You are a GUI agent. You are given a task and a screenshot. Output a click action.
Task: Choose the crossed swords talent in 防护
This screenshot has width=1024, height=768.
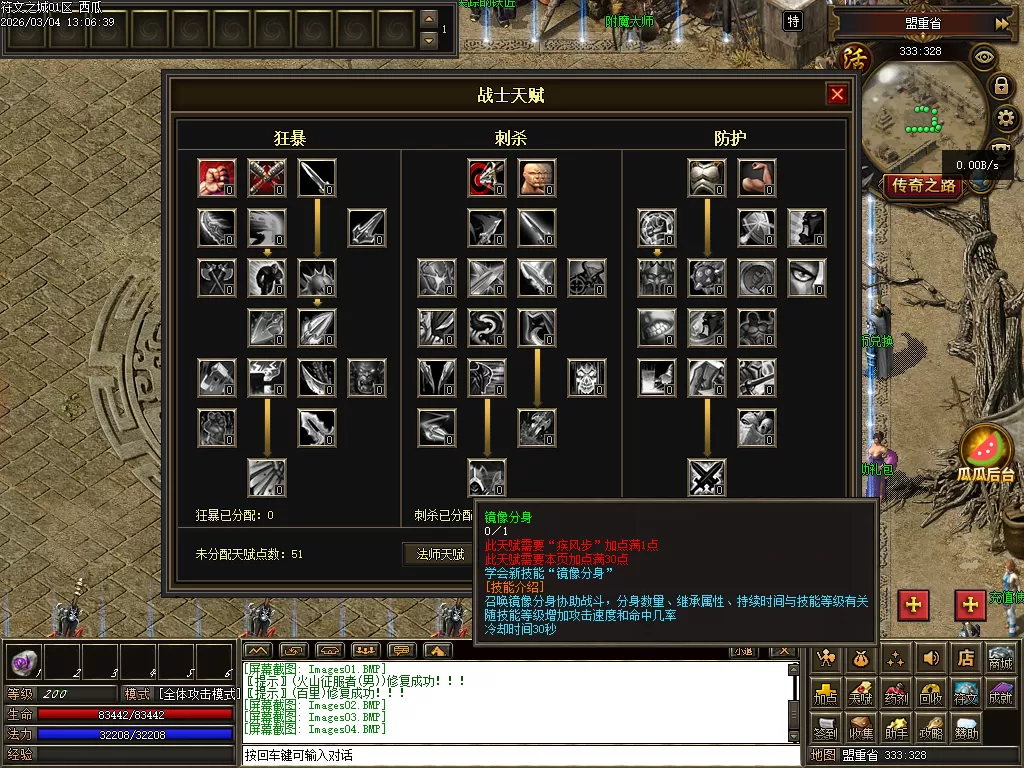[707, 478]
